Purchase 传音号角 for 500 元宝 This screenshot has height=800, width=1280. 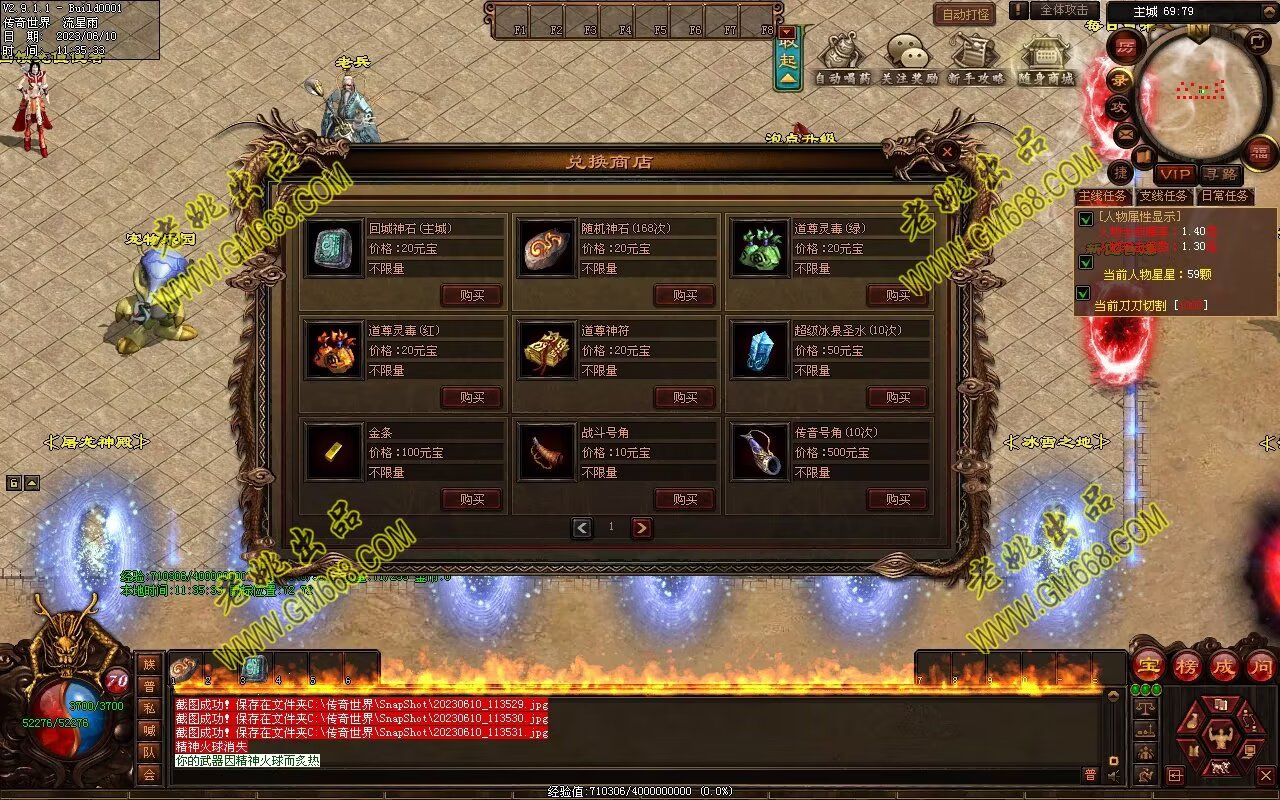[897, 499]
